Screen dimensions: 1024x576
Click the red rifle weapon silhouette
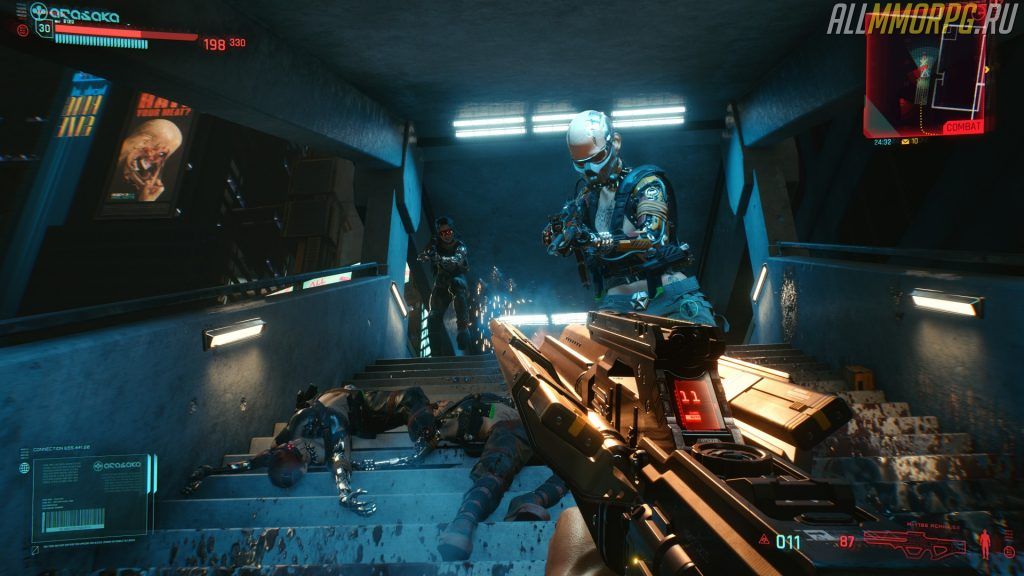click(x=914, y=542)
